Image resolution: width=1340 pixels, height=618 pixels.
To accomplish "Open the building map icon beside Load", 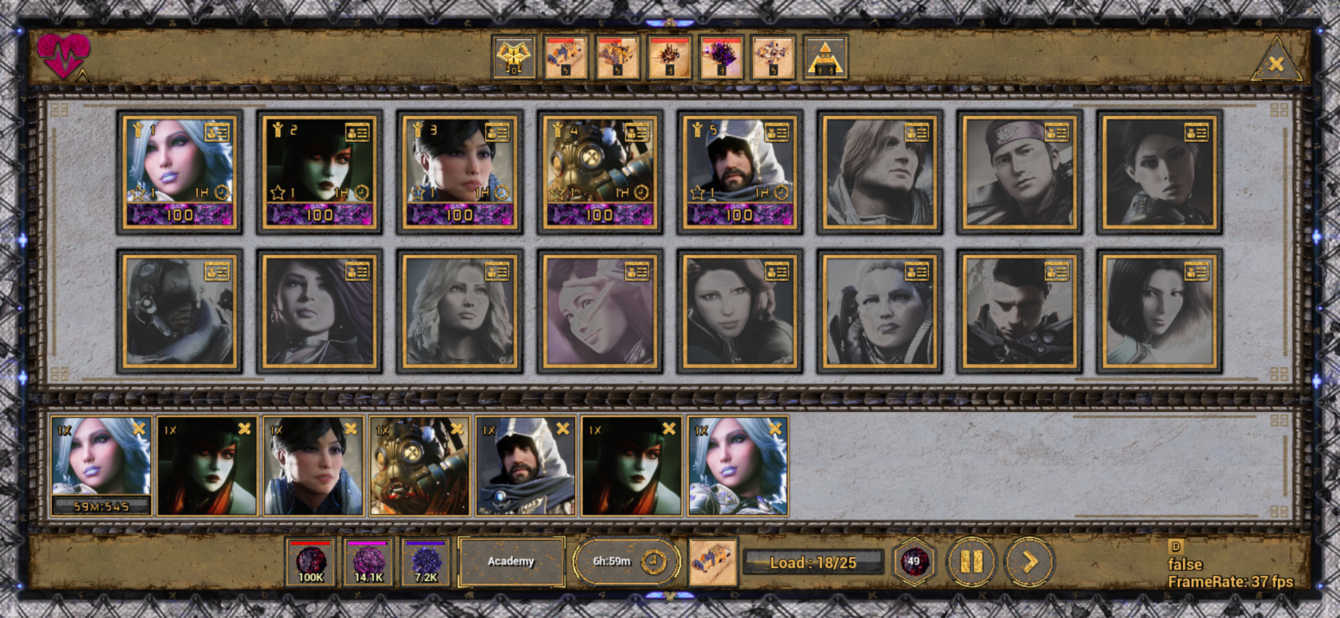I will (713, 562).
